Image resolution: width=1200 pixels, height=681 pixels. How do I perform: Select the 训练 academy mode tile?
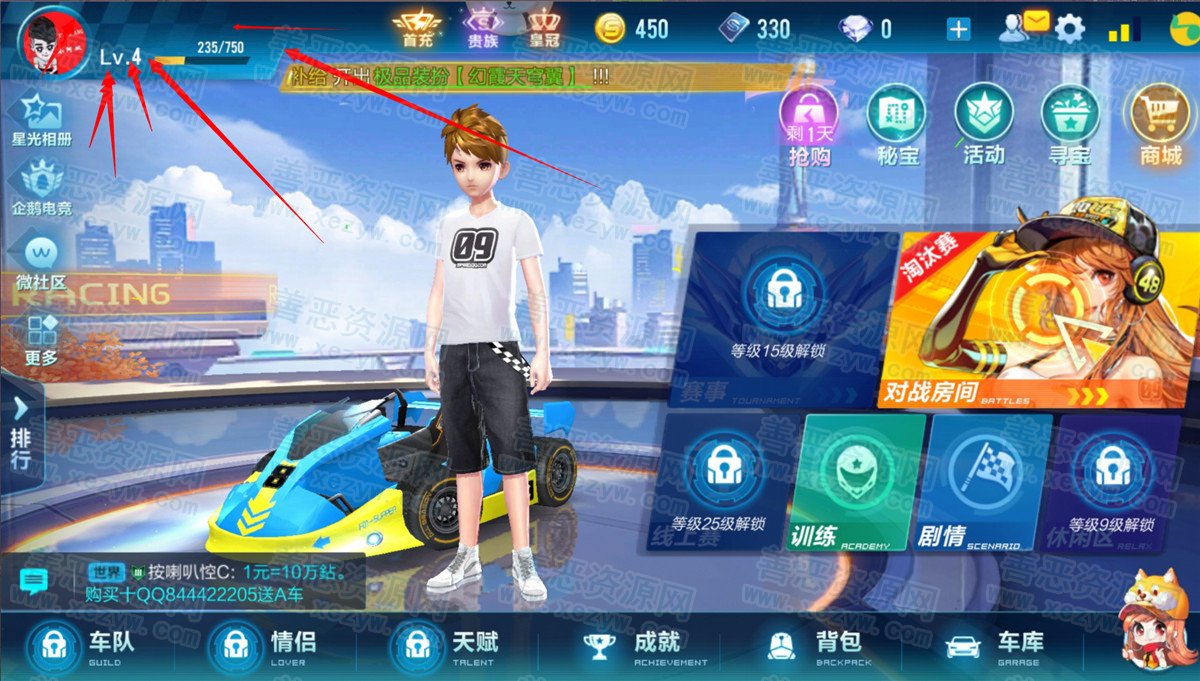(862, 483)
